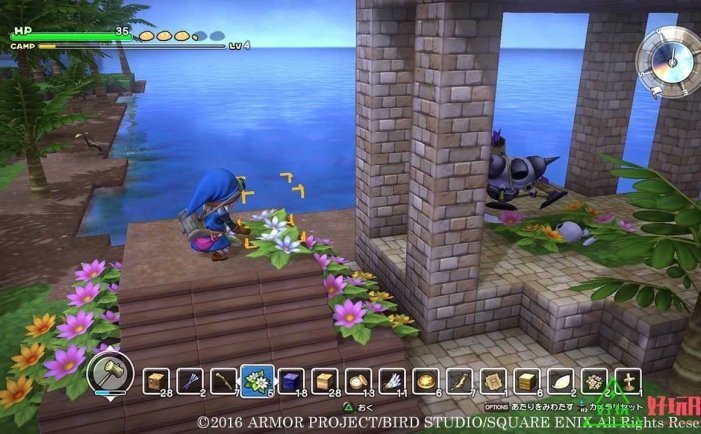Select the white flower hotbar slot
This screenshot has height=434, width=701.
pos(256,380)
